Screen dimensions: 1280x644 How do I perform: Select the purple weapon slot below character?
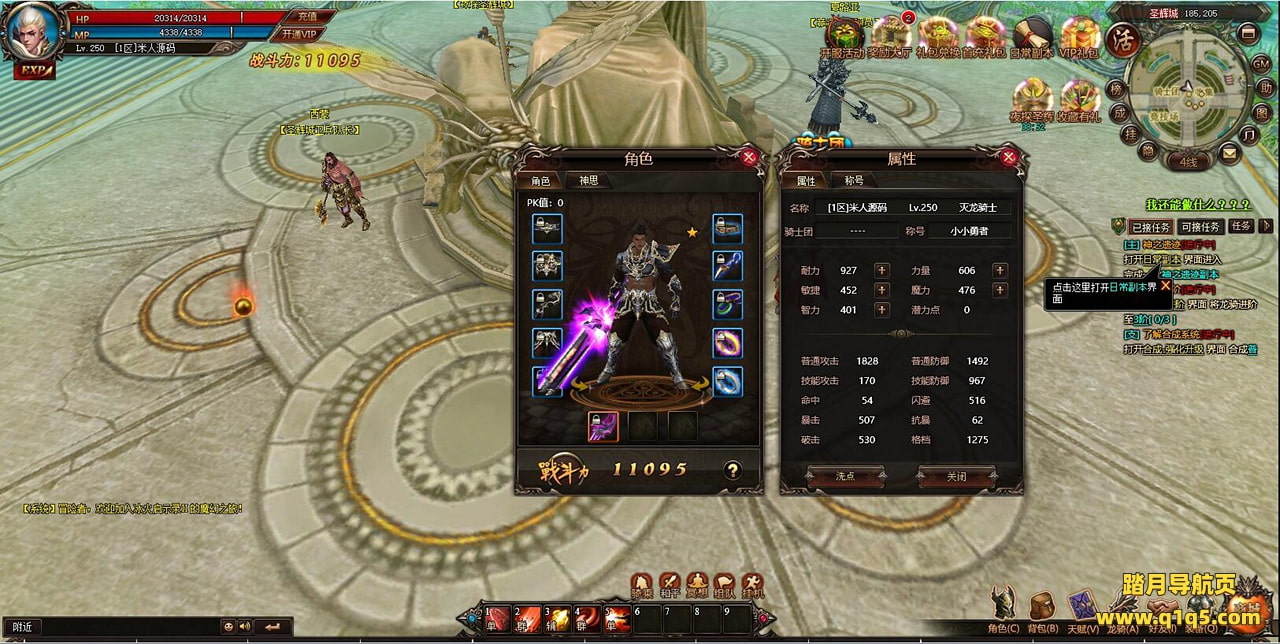click(602, 427)
